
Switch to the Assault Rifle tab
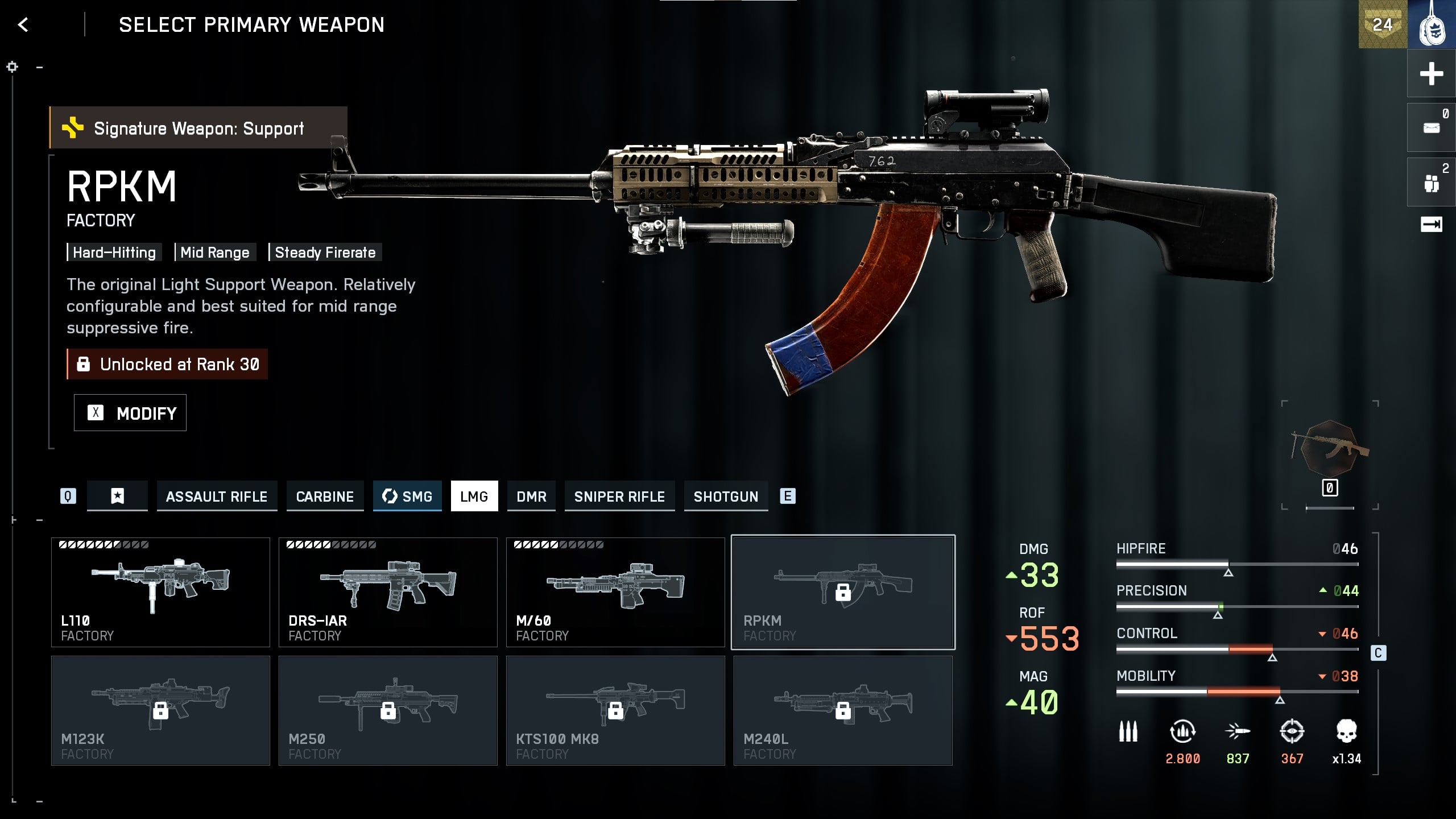217,497
